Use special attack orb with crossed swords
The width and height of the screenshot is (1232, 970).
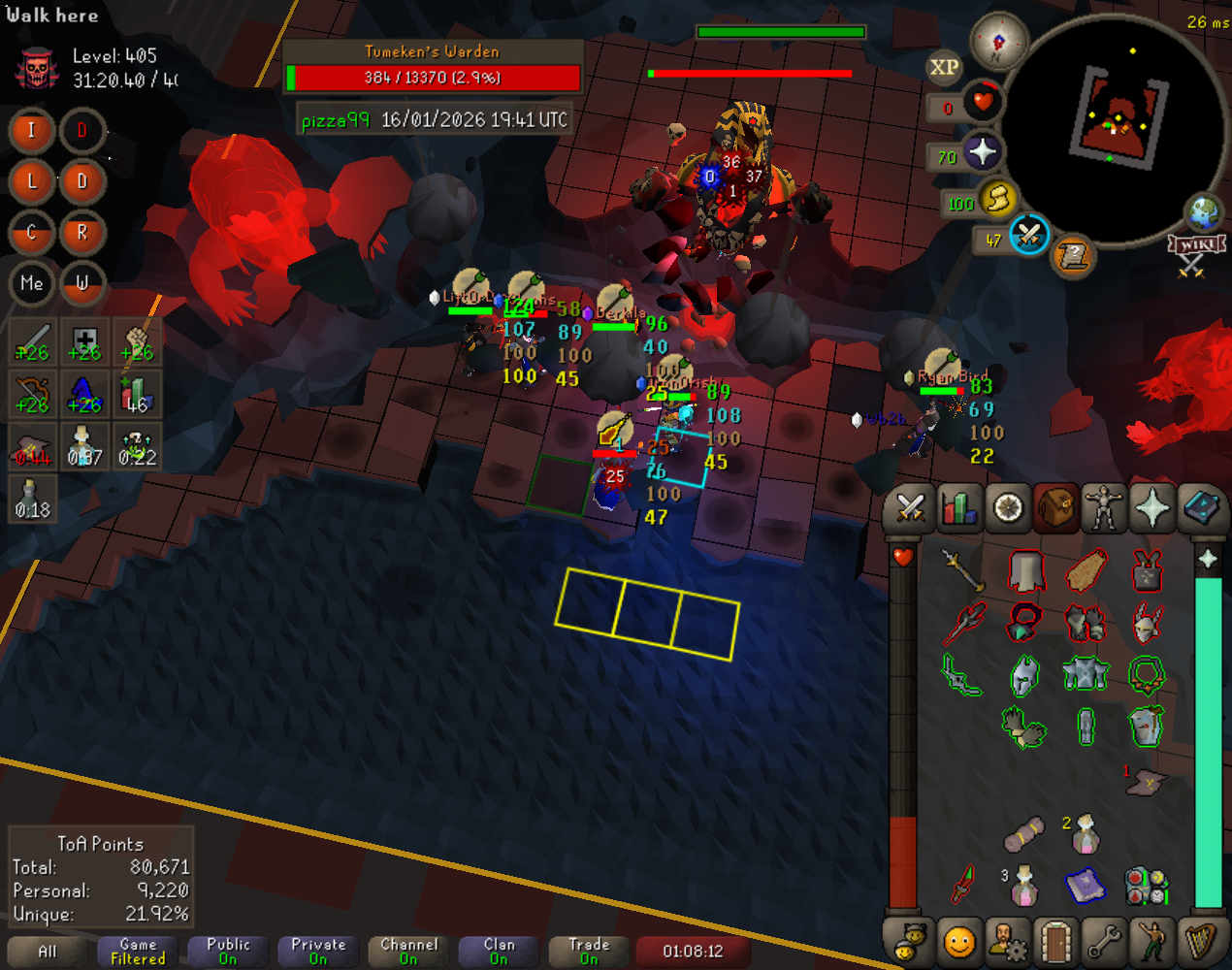(1028, 235)
